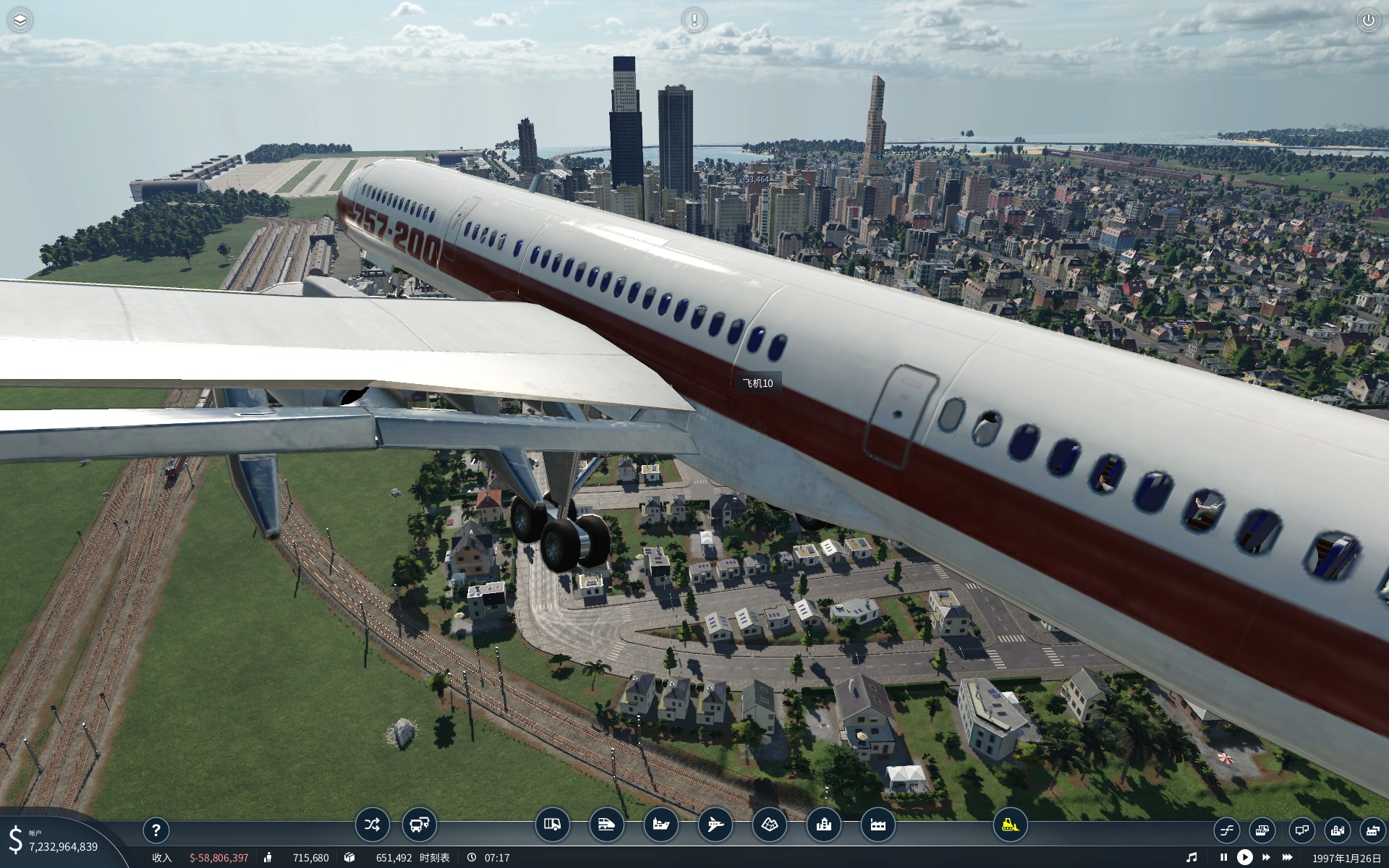This screenshot has height=868, width=1389.
Task: Open the rail construction train icon
Action: [x=606, y=825]
